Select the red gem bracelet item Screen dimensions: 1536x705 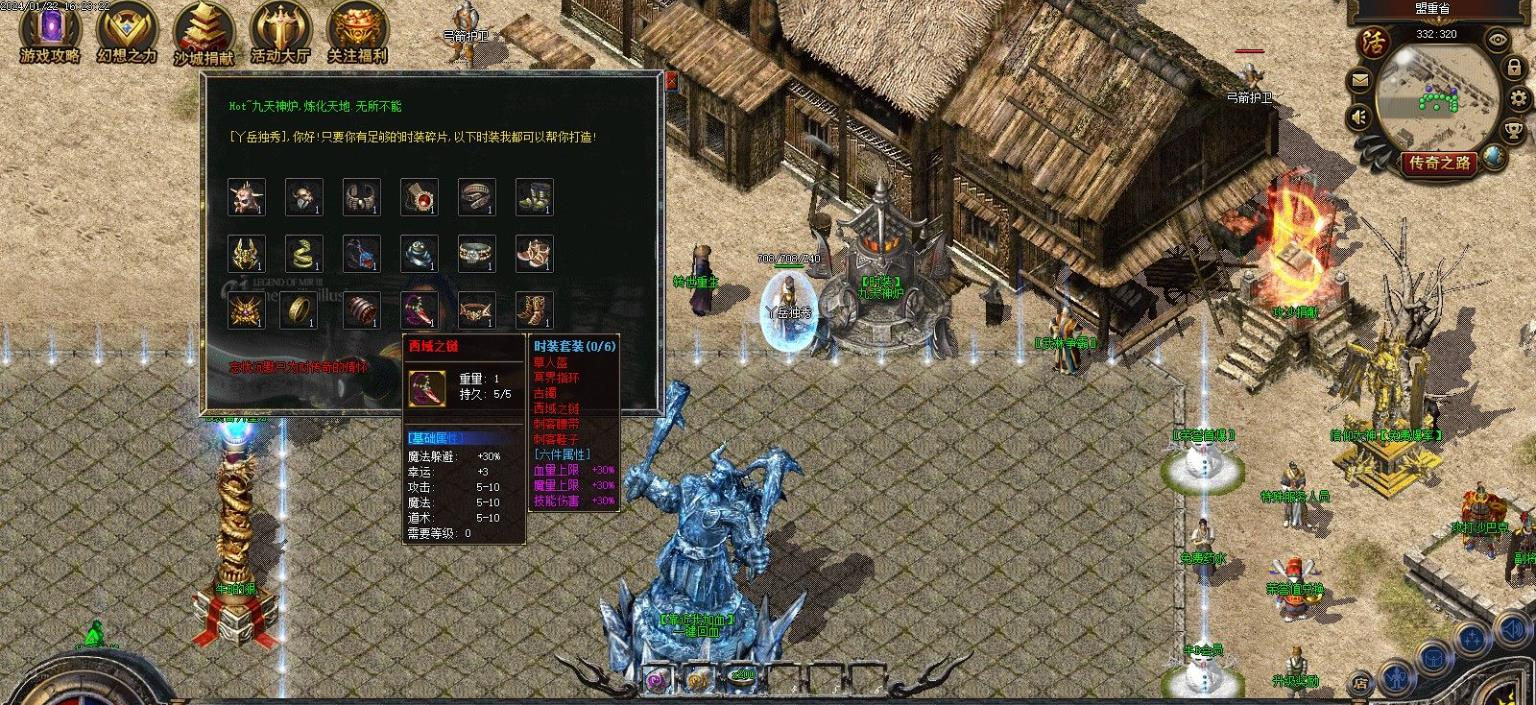coord(420,197)
